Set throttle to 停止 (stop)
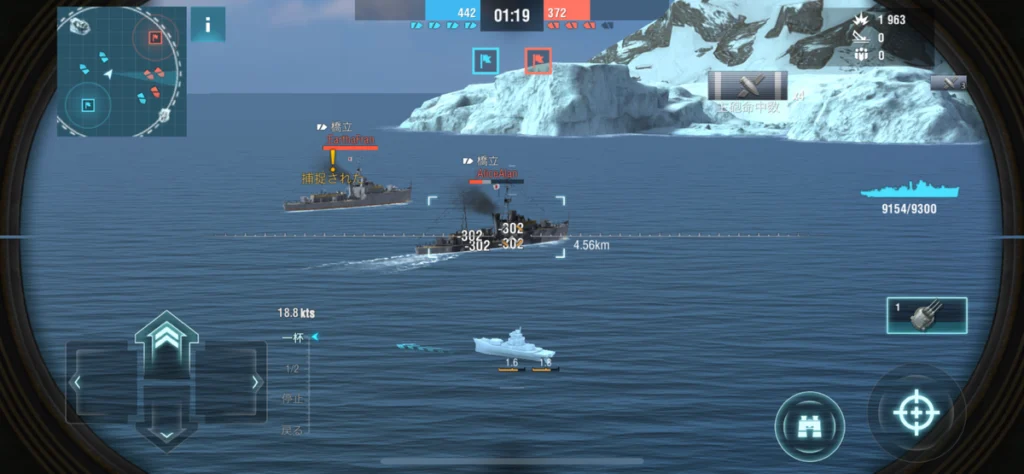The image size is (1024, 474). click(x=292, y=399)
